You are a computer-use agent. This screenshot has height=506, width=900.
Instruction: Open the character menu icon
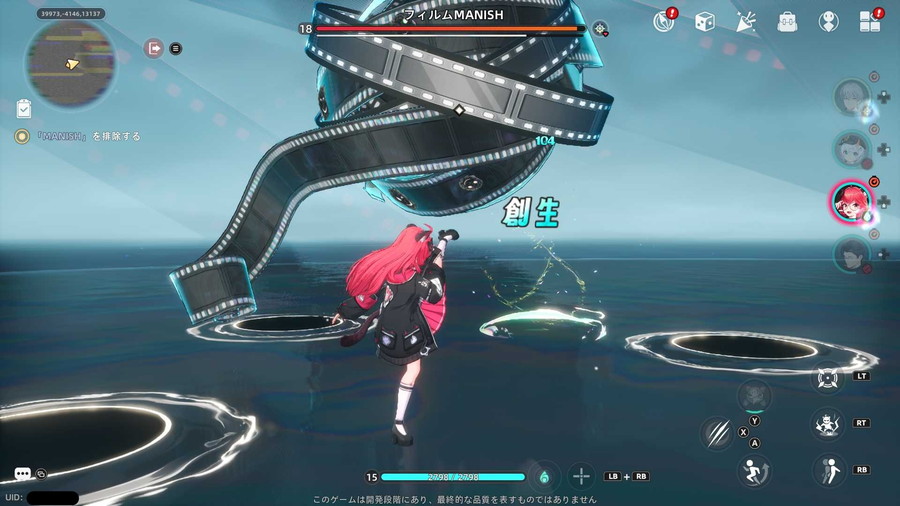point(828,21)
